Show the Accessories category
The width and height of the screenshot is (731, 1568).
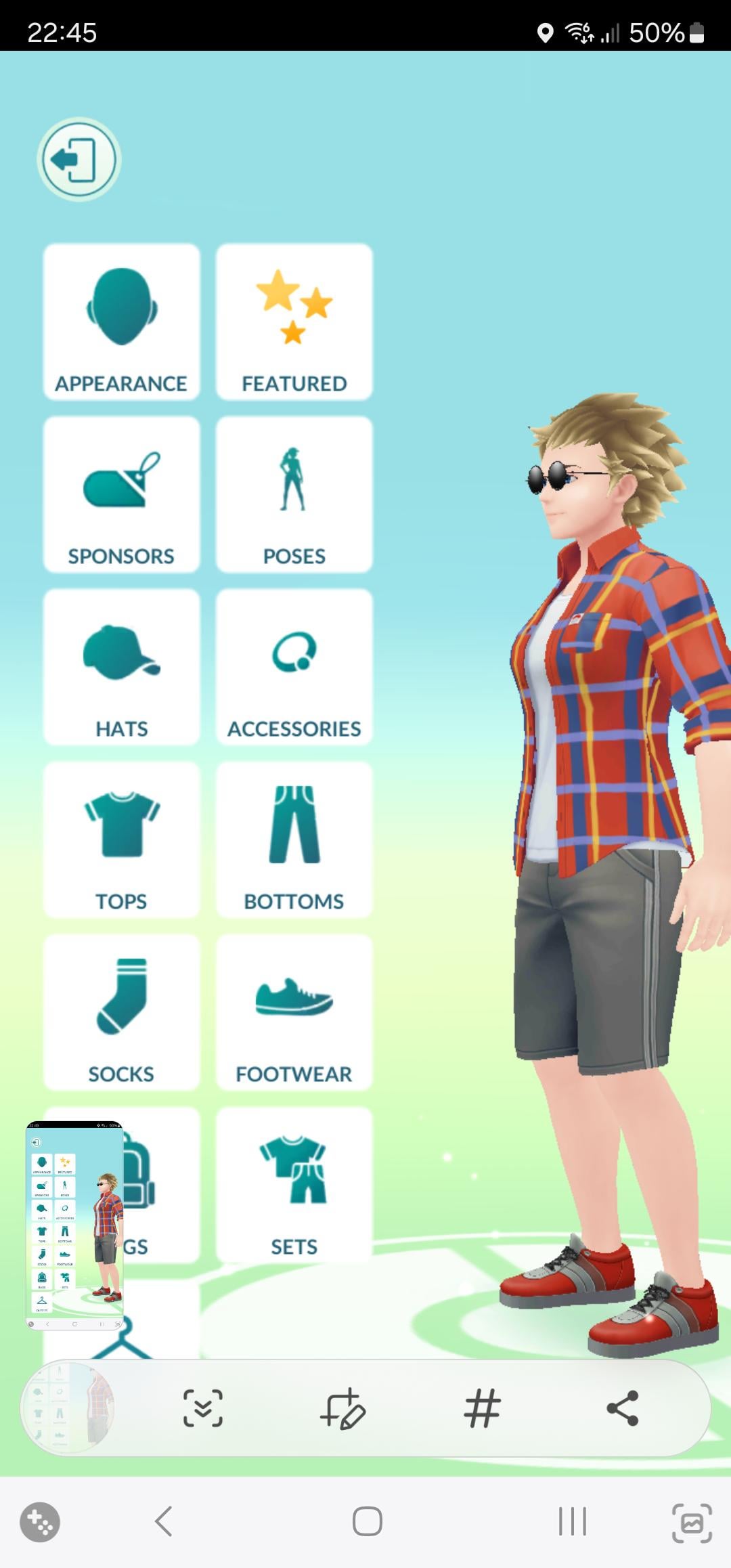click(x=294, y=668)
